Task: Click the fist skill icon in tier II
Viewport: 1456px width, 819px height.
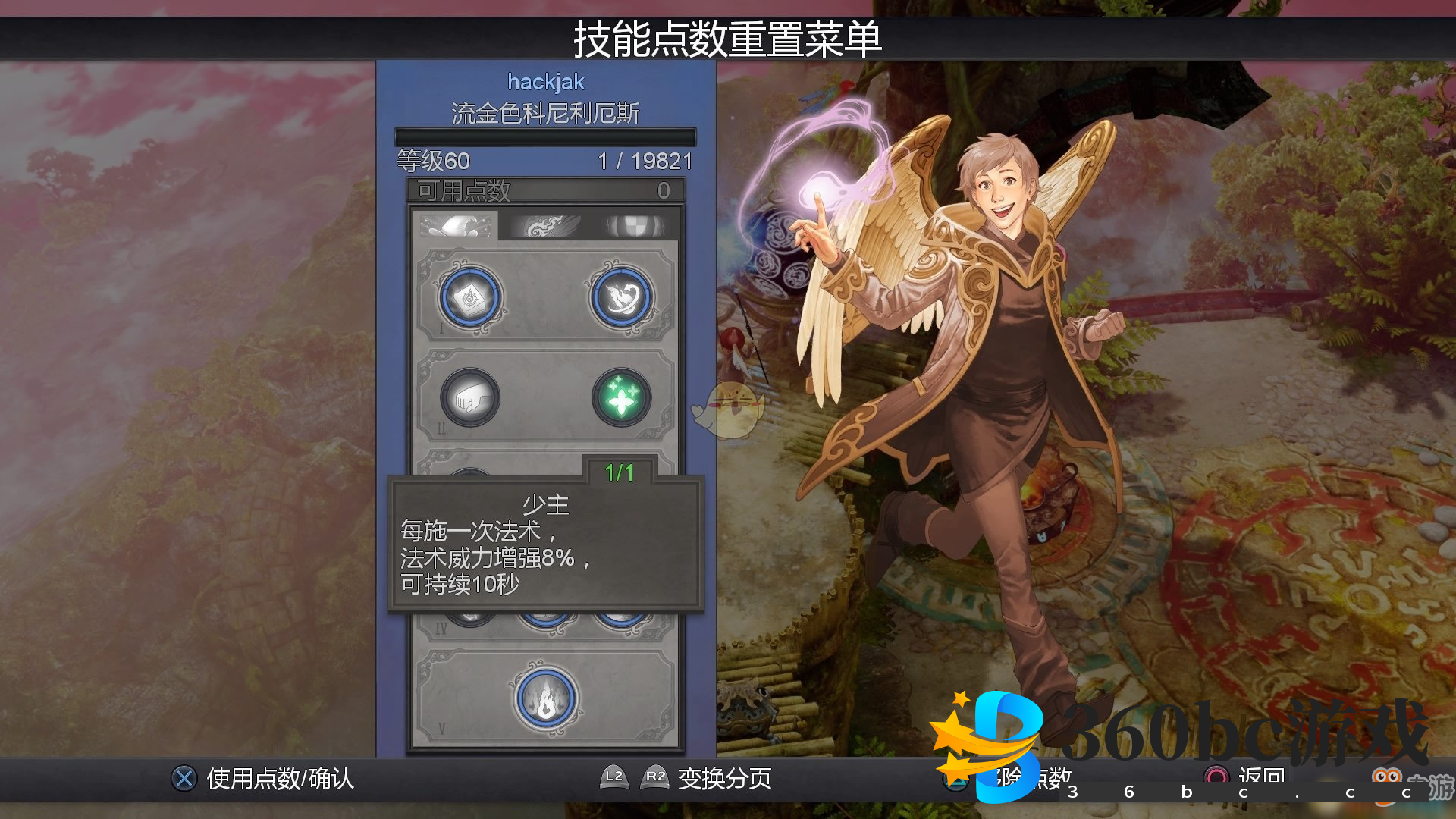Action: tap(469, 397)
